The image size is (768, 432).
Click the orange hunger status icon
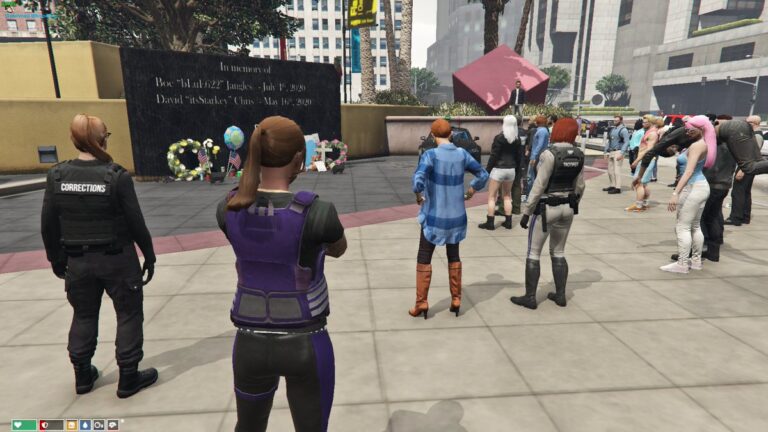click(x=71, y=425)
